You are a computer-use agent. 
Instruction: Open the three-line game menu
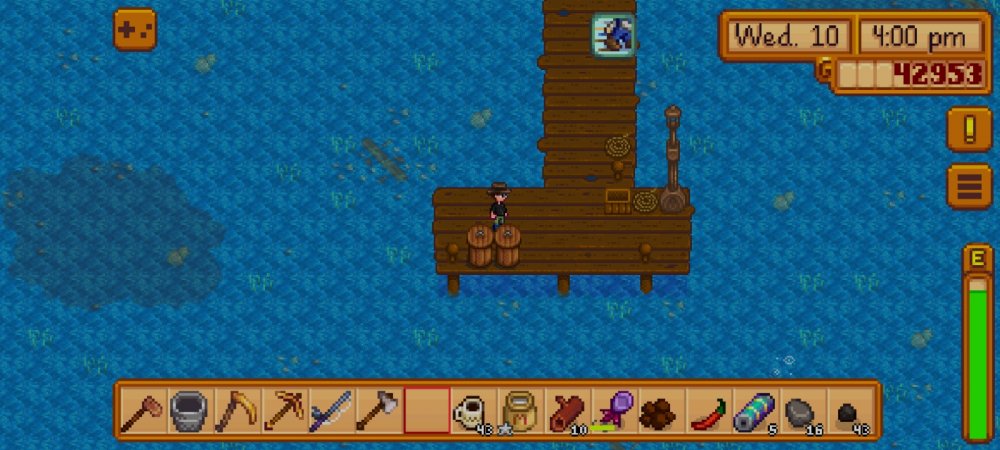969,187
